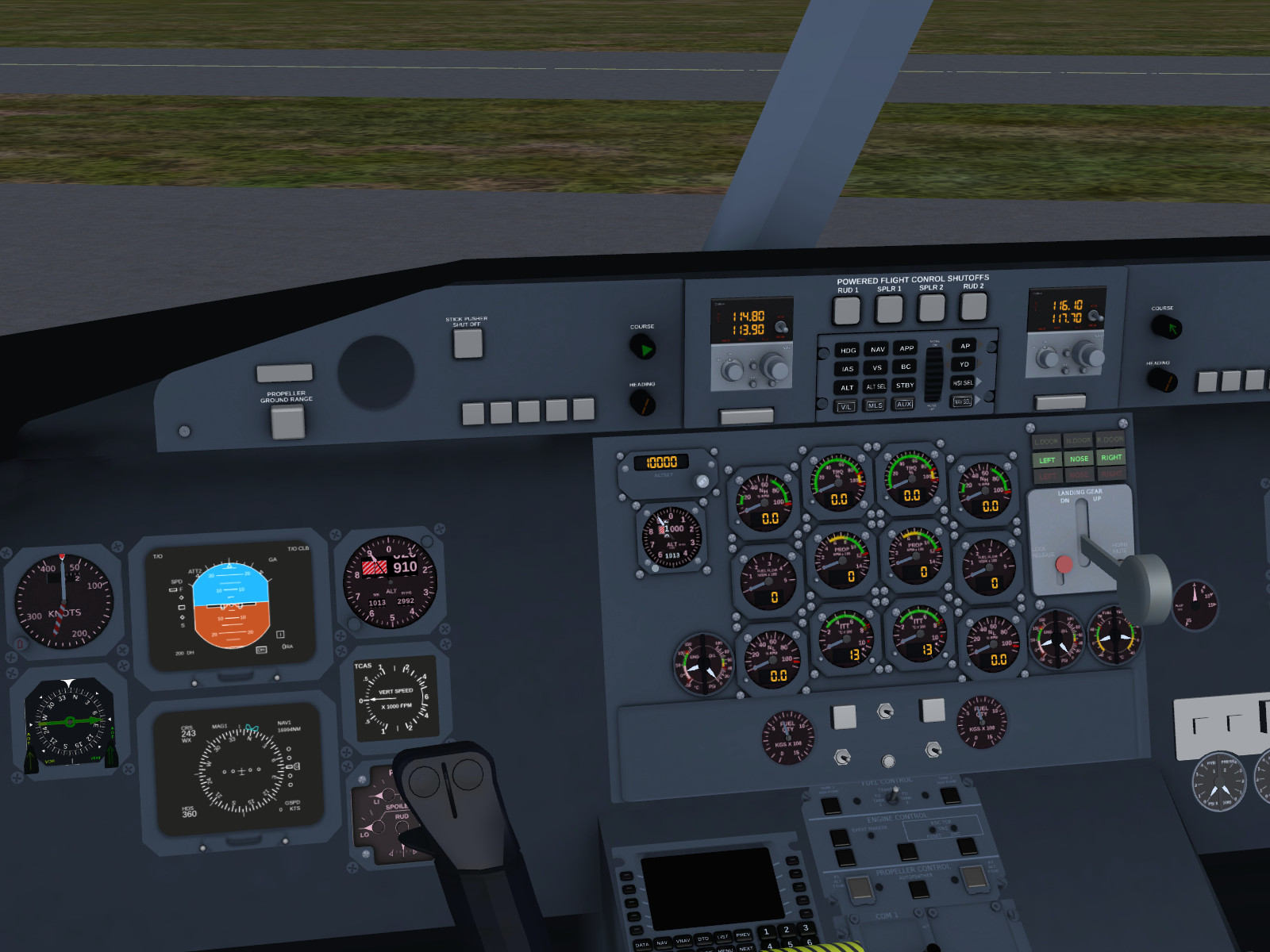Click the Stick Pusher Shut Off button

pyautogui.click(x=468, y=344)
